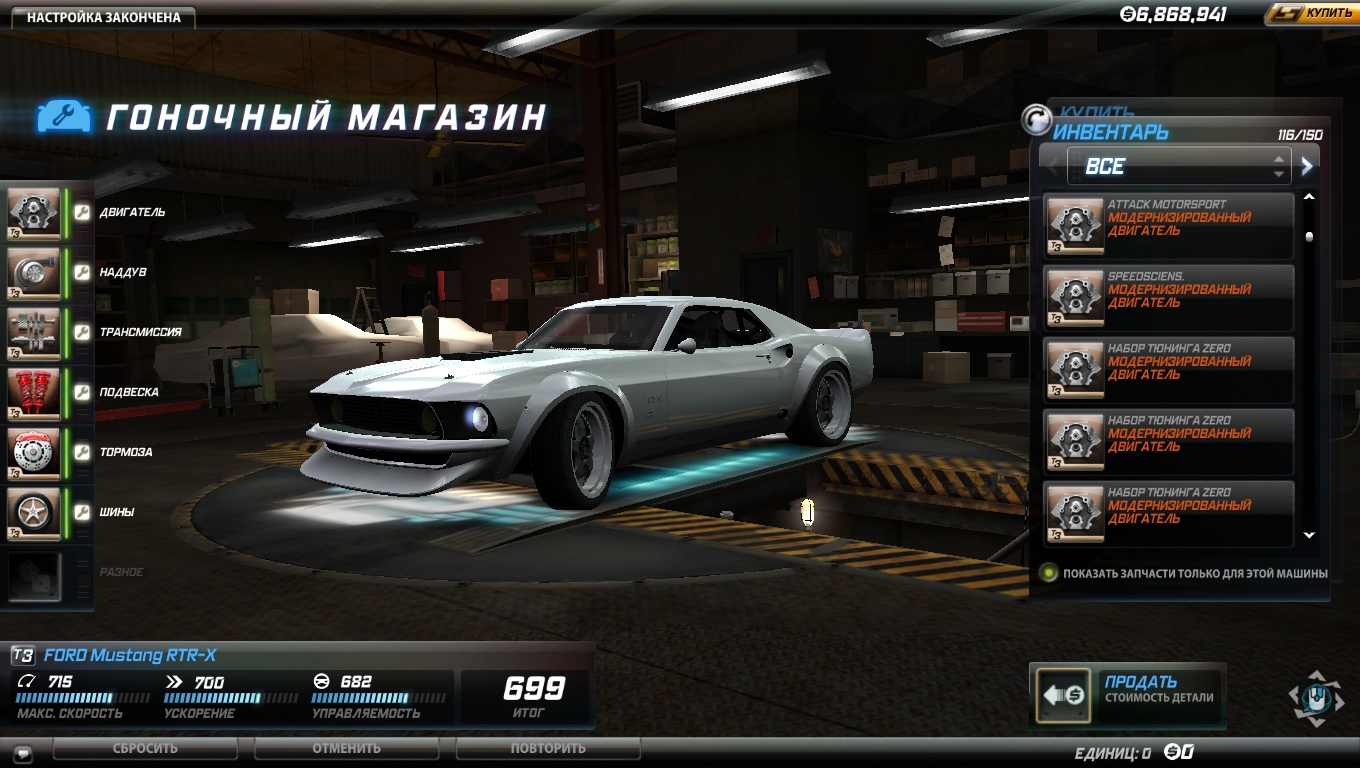The height and width of the screenshot is (768, 1360).
Task: Click the yellow Купить button
Action: [x=1311, y=14]
